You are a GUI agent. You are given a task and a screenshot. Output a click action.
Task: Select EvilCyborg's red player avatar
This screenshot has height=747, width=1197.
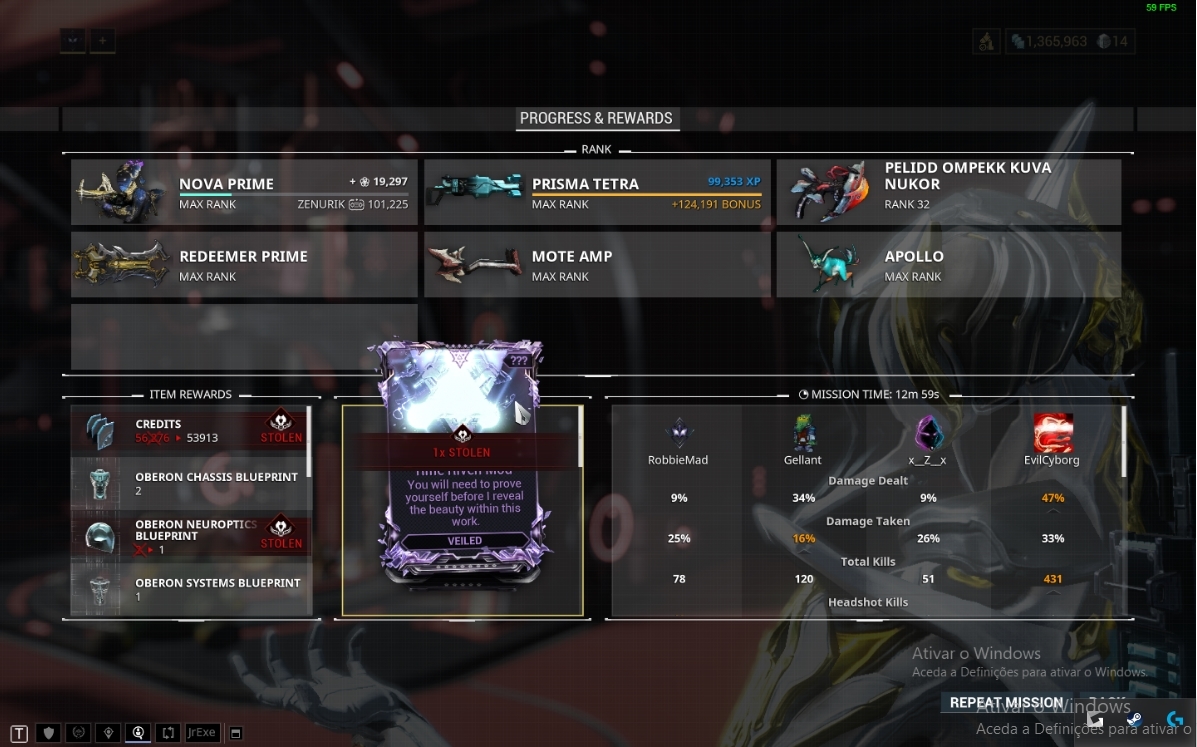coord(1053,434)
